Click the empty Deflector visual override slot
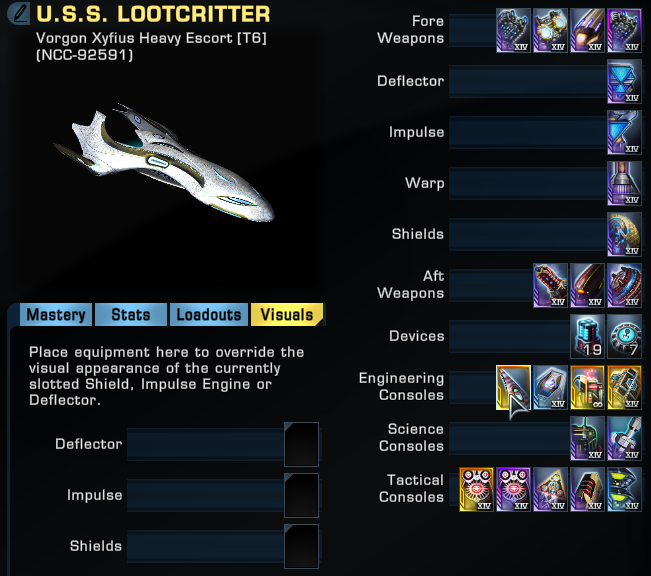The image size is (651, 576). pyautogui.click(x=301, y=444)
